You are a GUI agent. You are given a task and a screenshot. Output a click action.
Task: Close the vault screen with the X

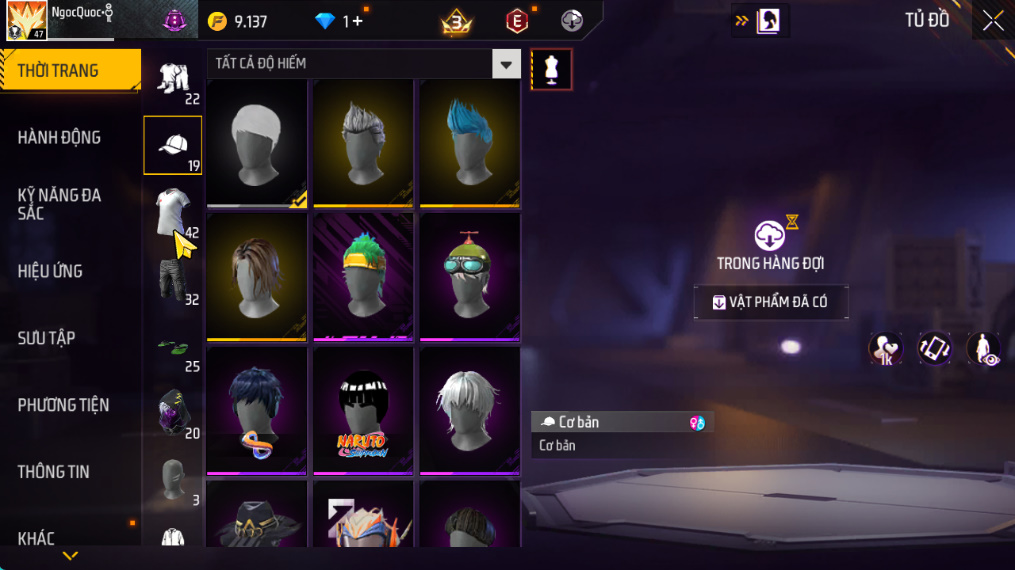click(992, 21)
